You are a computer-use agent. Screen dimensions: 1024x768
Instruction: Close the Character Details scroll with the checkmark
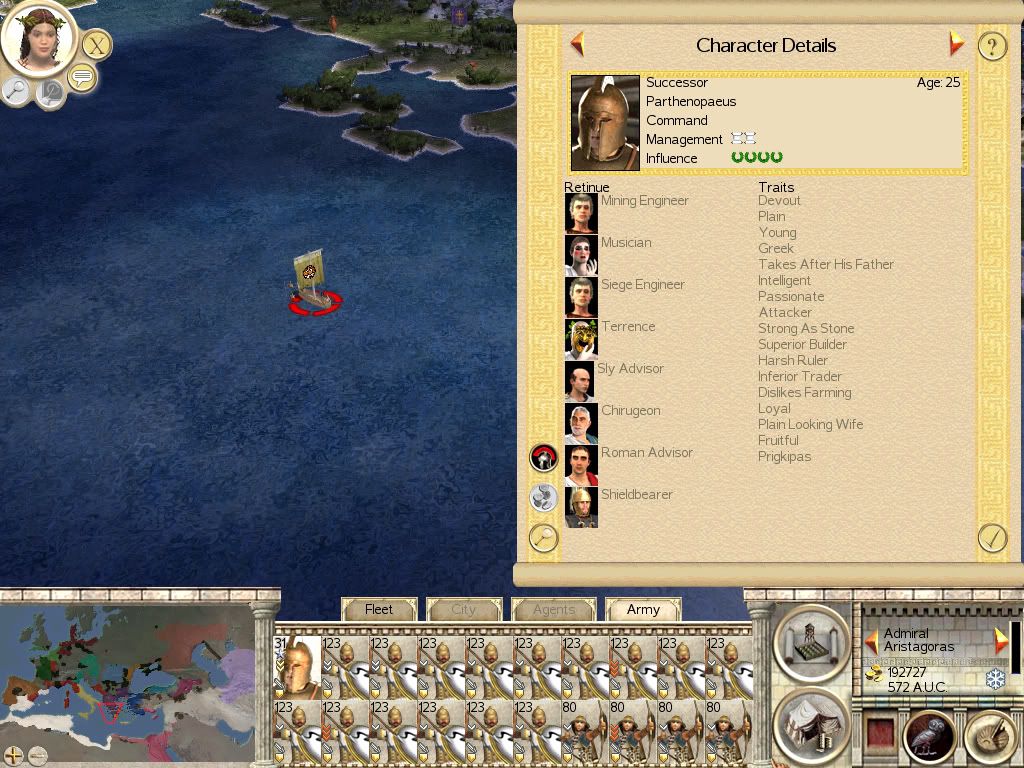(991, 538)
